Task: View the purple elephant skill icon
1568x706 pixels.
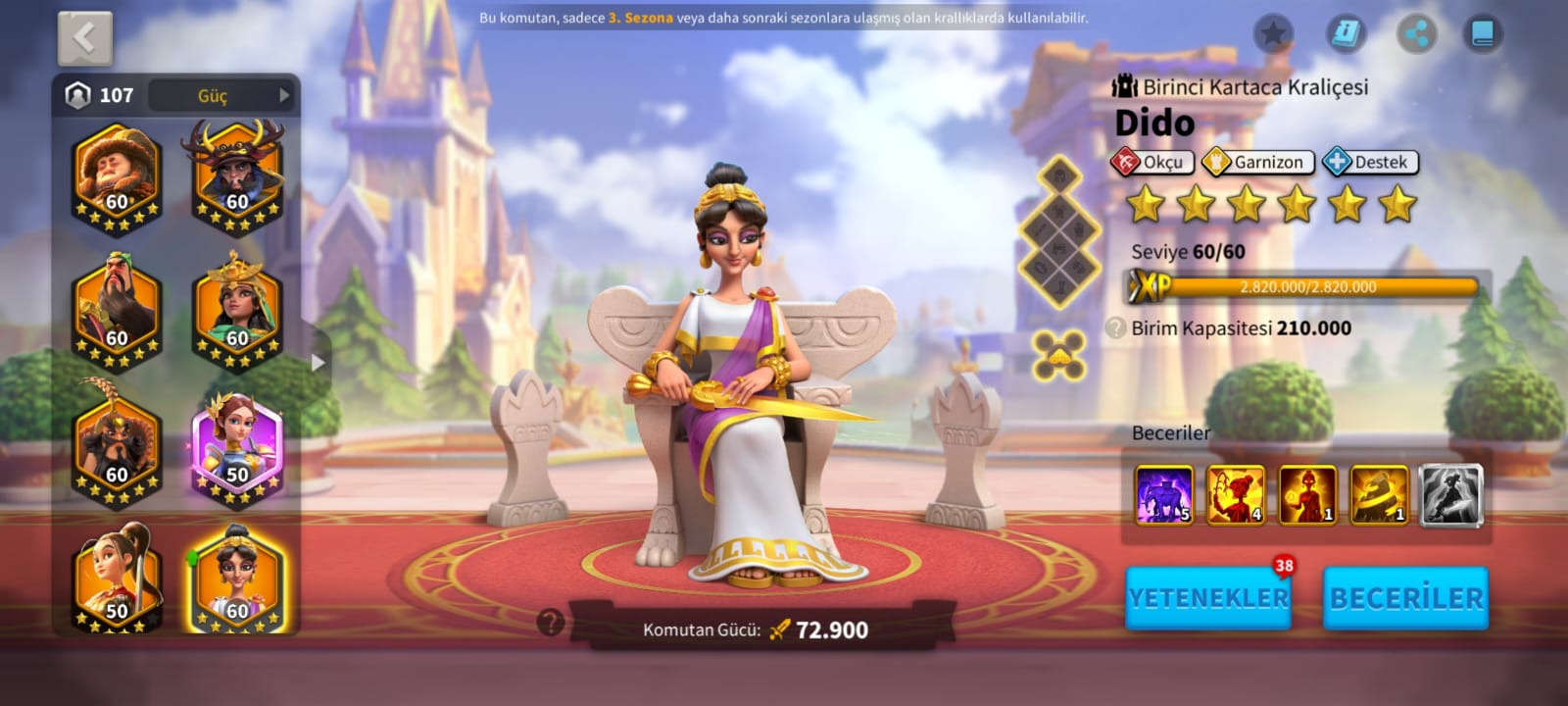Action: click(1163, 494)
